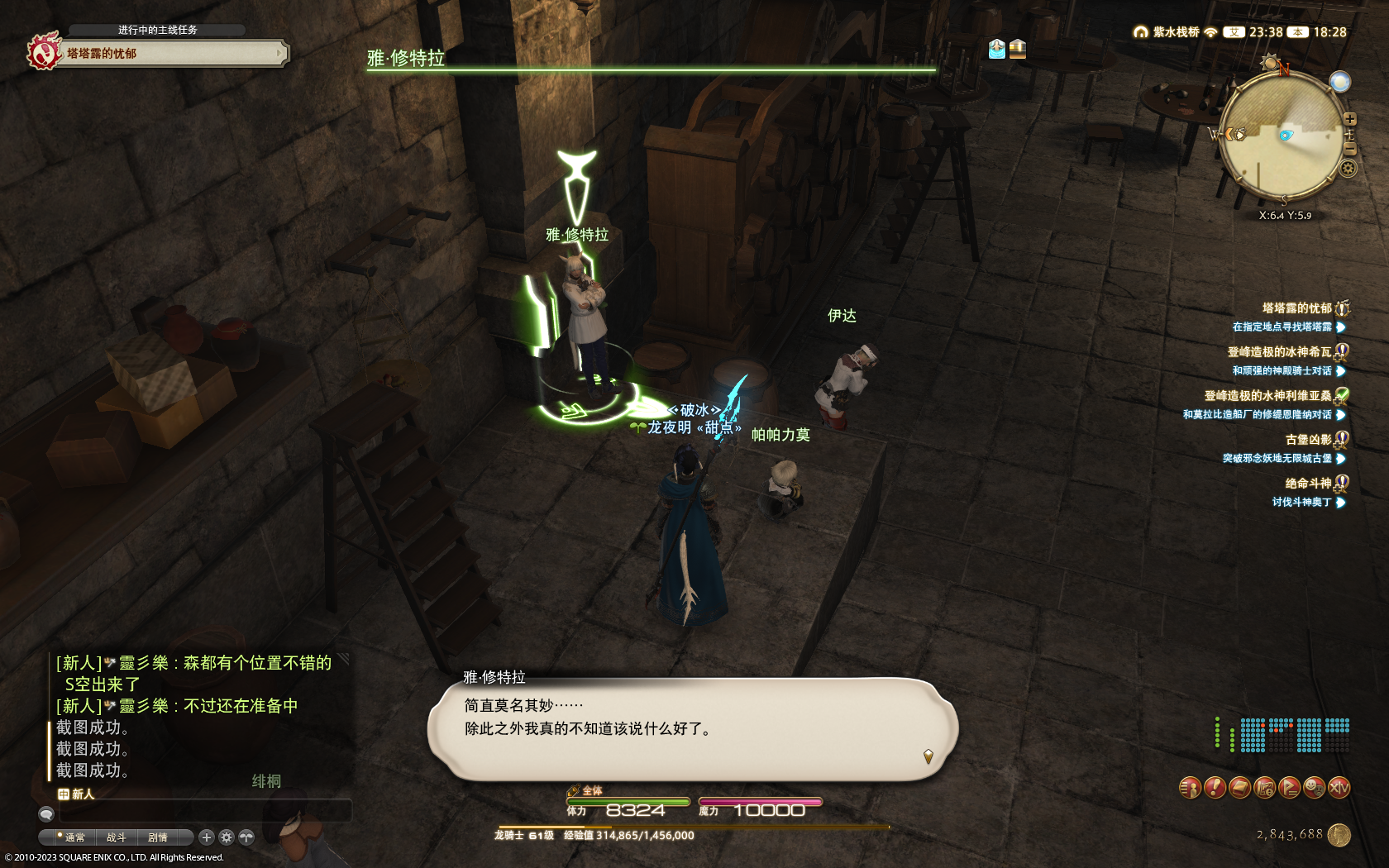Switch to the 剧情 chat tab
The height and width of the screenshot is (868, 1389).
coord(157,837)
